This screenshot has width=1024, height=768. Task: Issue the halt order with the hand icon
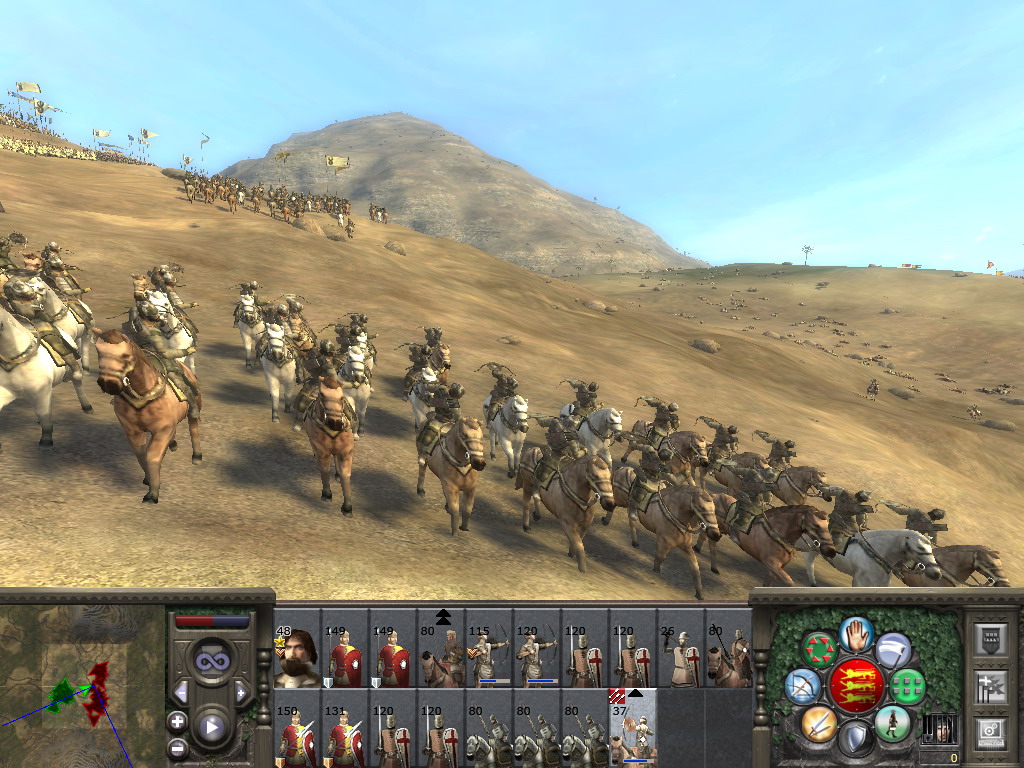[856, 633]
